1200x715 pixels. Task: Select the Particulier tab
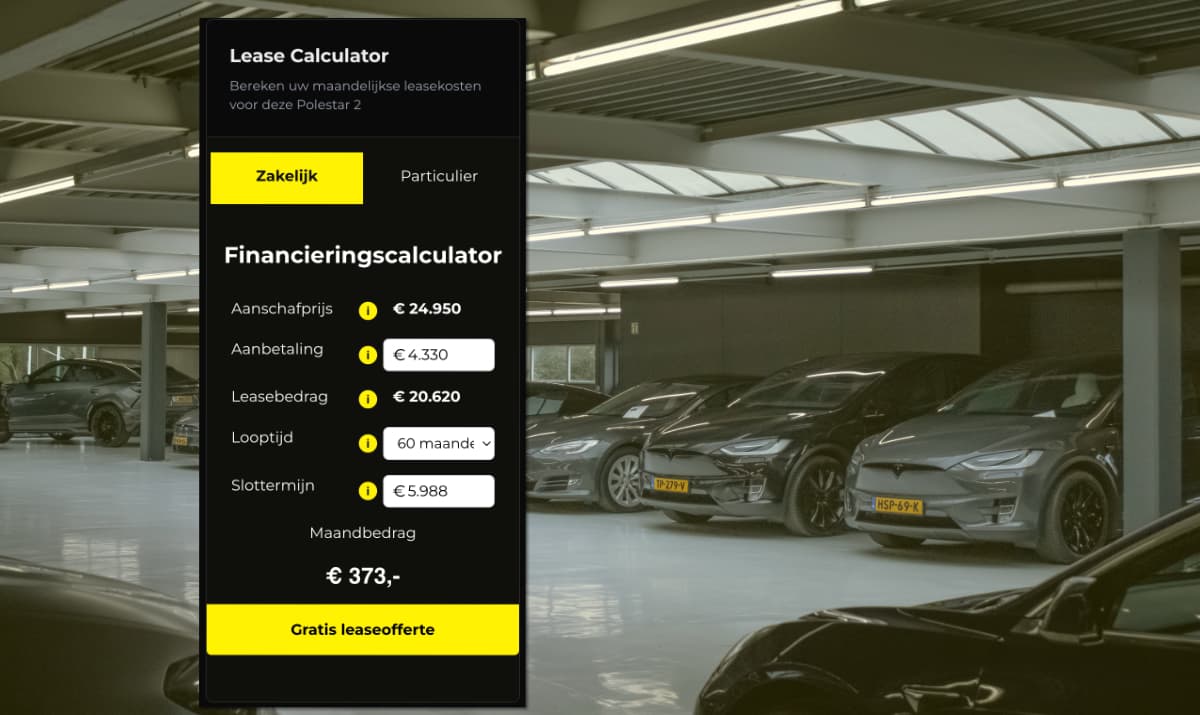[439, 177]
